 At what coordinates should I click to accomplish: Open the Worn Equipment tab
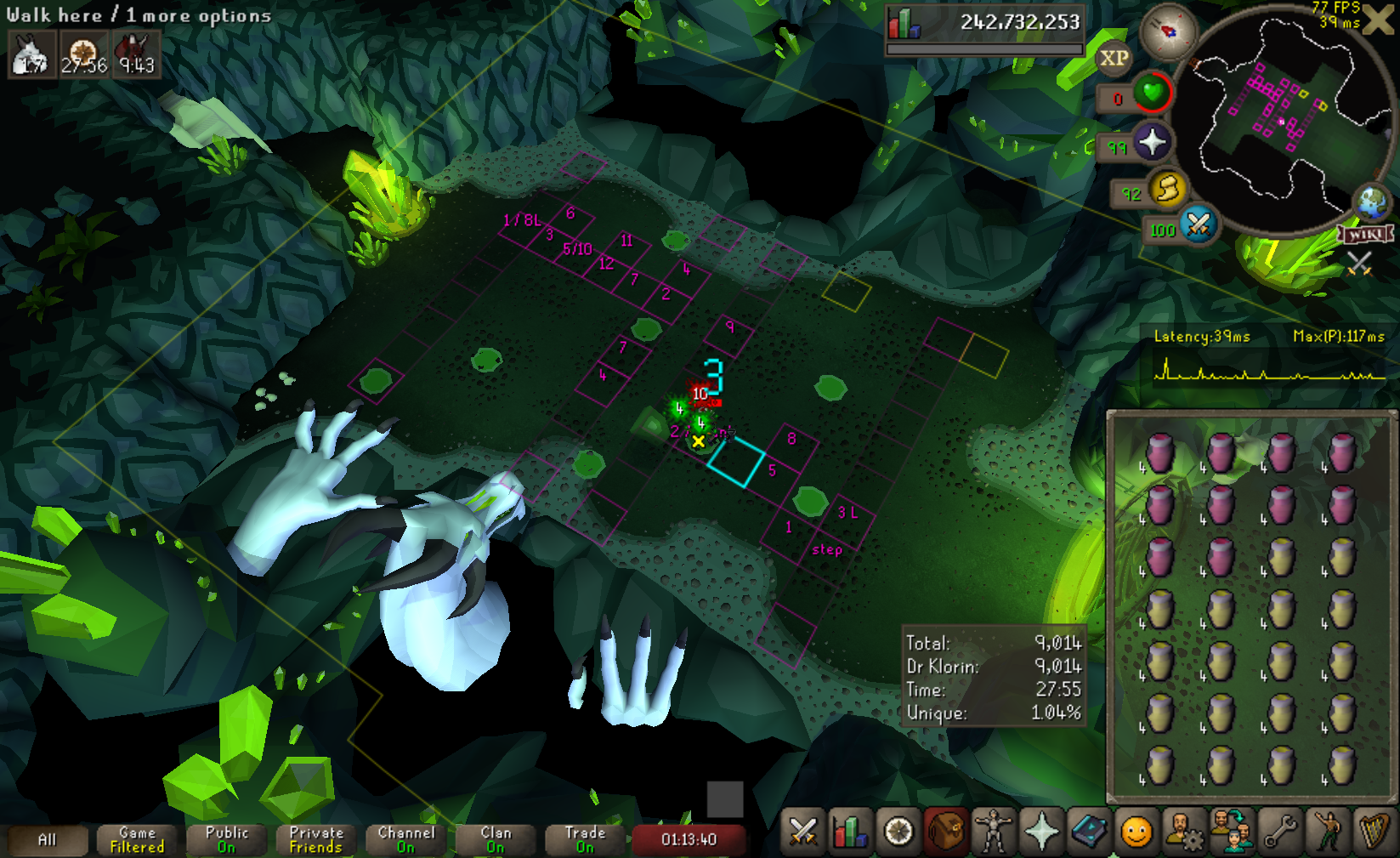[x=994, y=831]
